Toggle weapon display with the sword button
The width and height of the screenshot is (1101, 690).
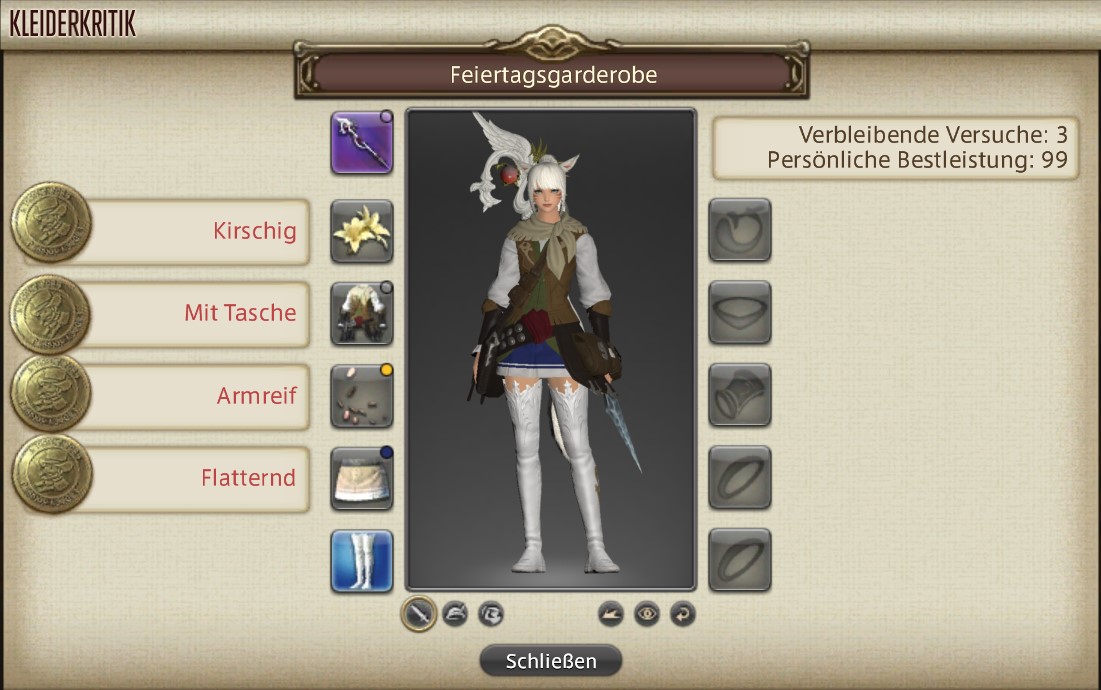(418, 613)
